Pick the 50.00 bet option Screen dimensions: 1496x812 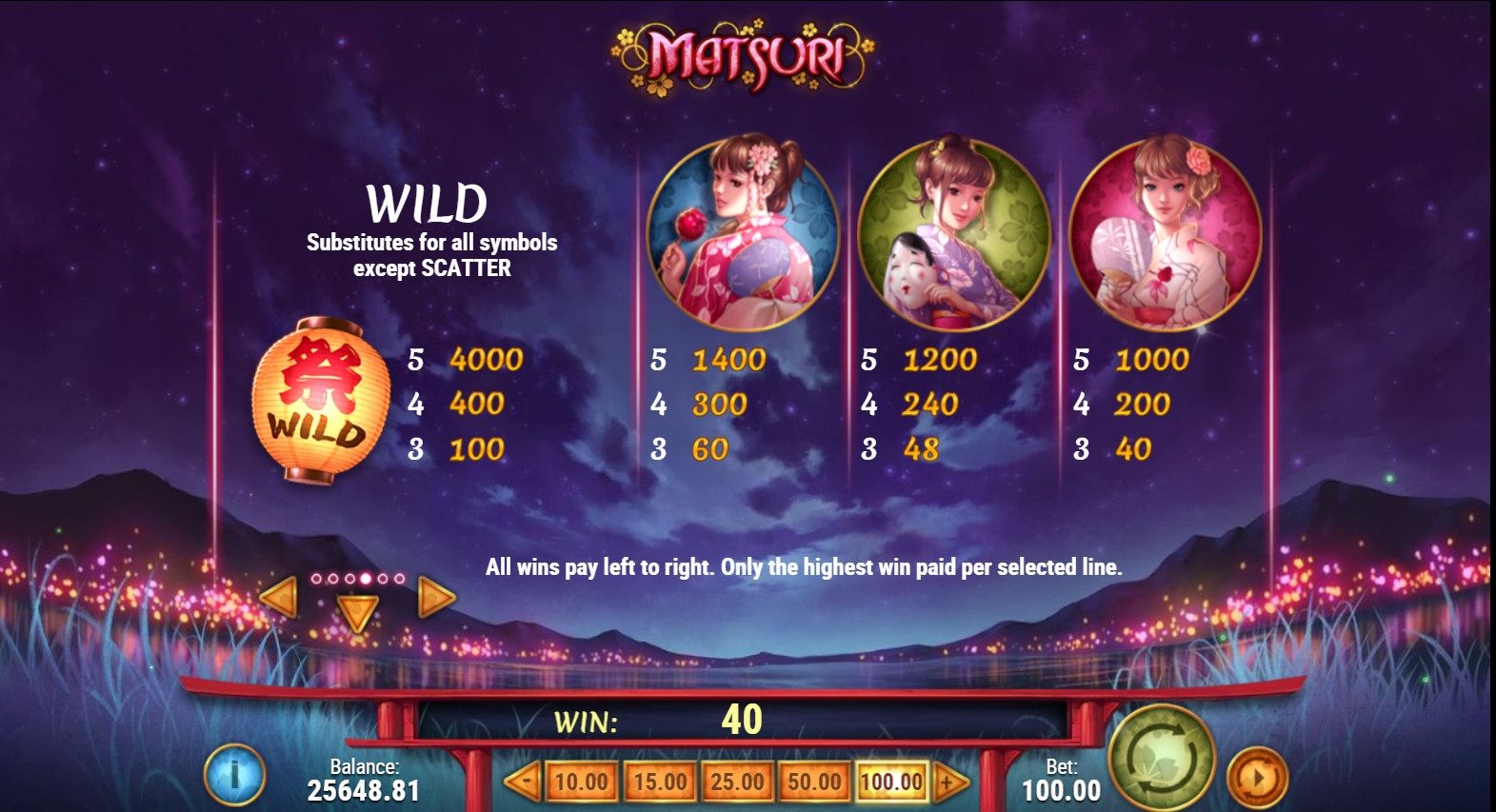tap(814, 782)
